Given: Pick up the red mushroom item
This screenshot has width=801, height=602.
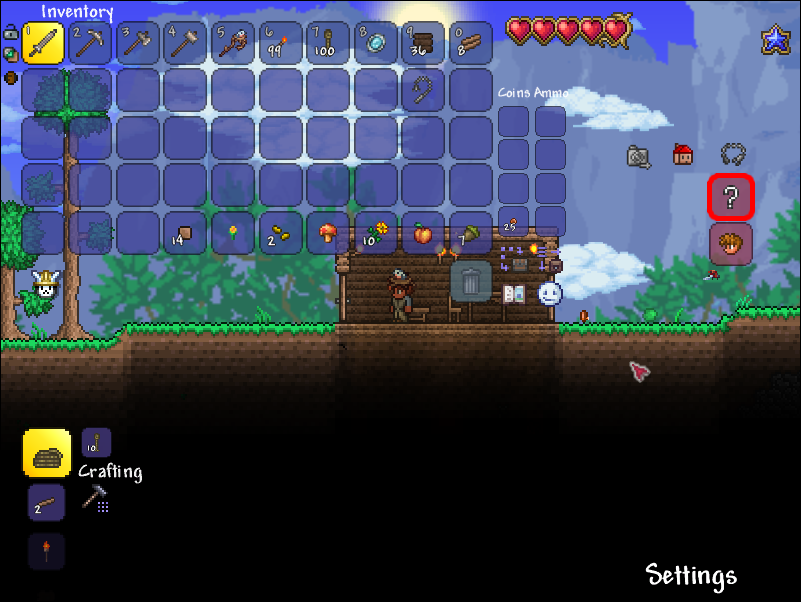Looking at the screenshot, I should click(x=328, y=233).
